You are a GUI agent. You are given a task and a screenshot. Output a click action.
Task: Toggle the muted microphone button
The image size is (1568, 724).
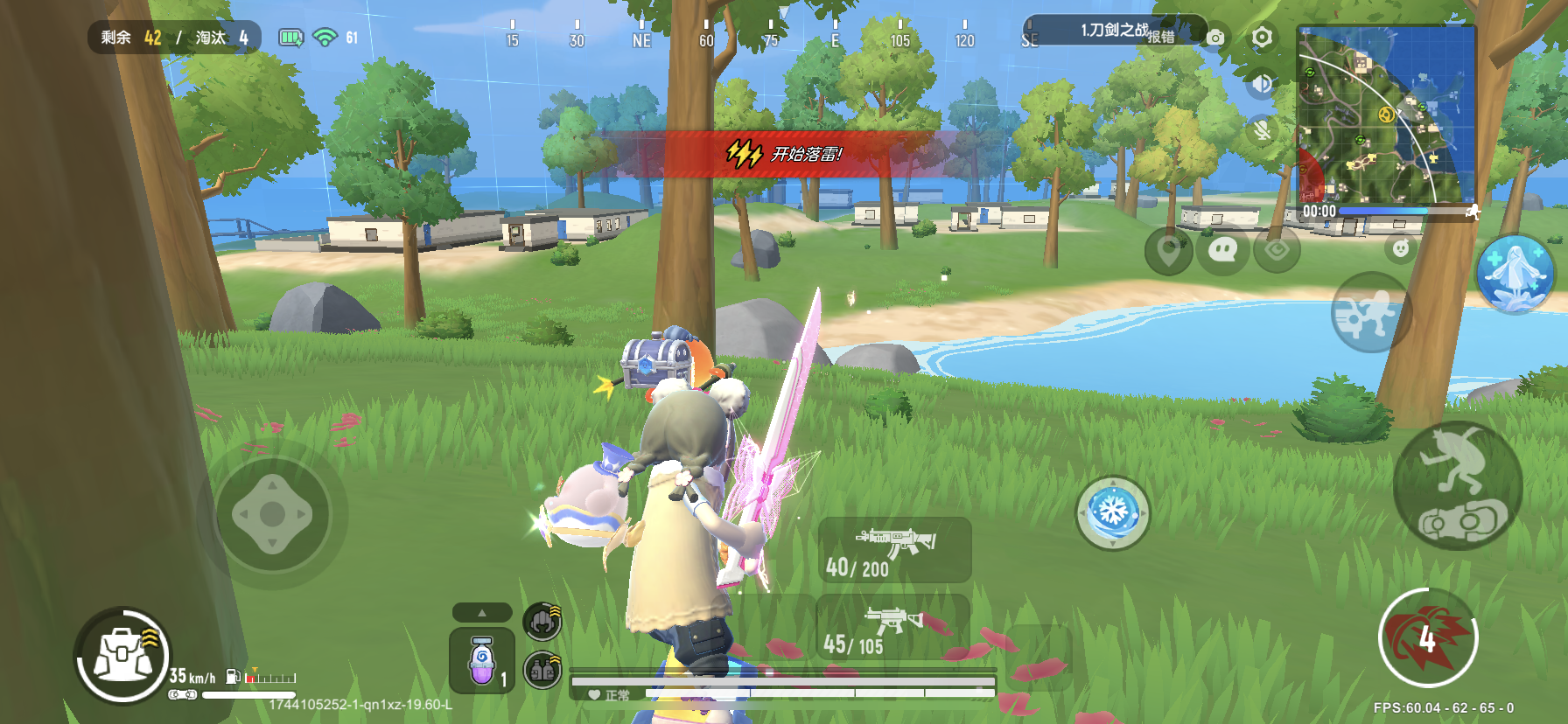(1261, 130)
